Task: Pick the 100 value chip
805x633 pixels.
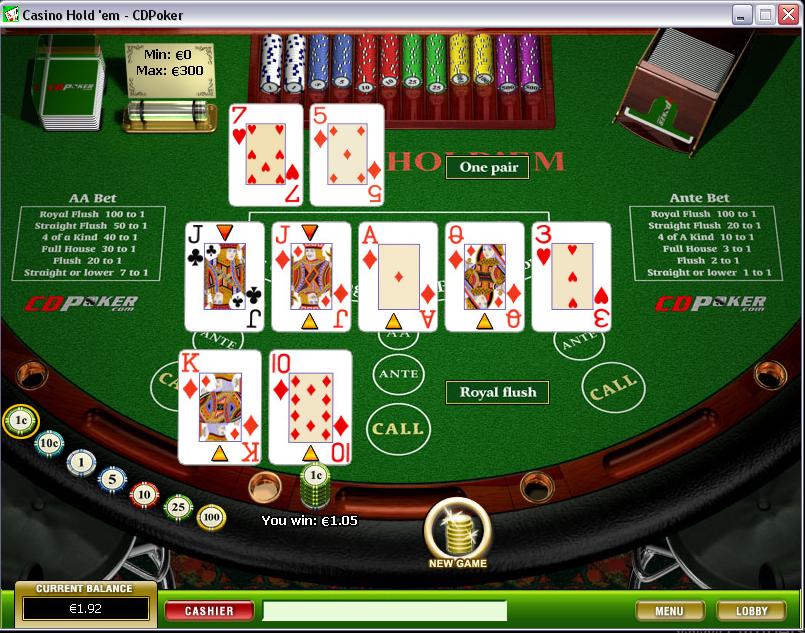Action: [x=211, y=517]
